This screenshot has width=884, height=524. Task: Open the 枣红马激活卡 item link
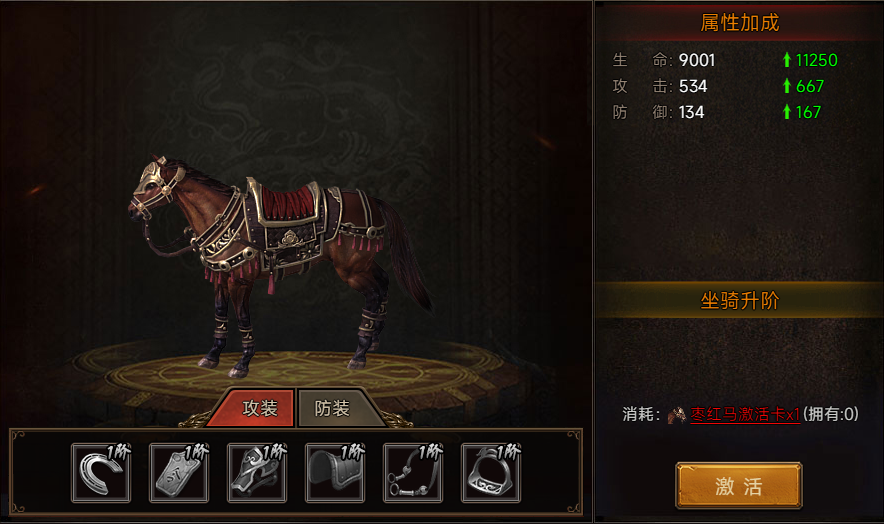(744, 415)
